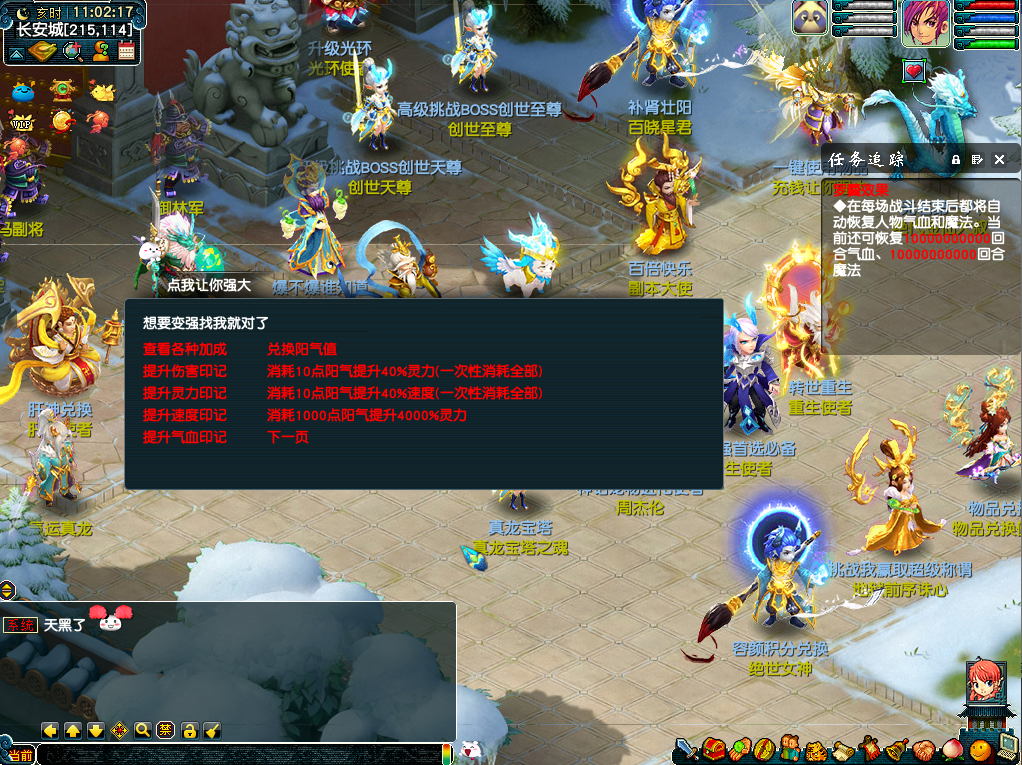Select 提升气血印记 in the dialogue
Screen dimensions: 1022x765
pyautogui.click(x=185, y=437)
